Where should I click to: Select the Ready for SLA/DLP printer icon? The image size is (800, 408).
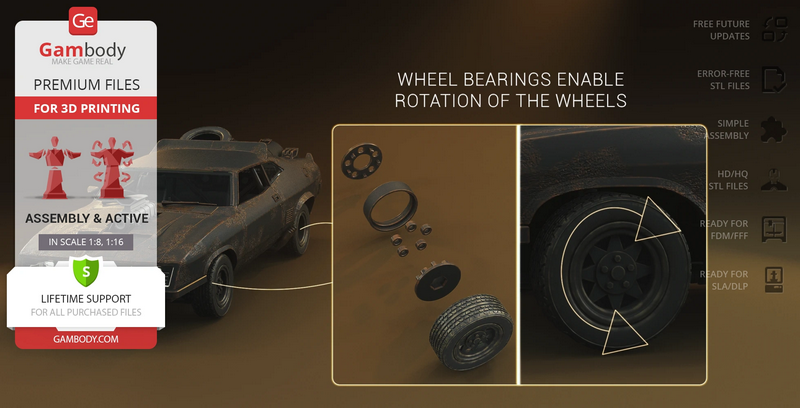pyautogui.click(x=775, y=279)
